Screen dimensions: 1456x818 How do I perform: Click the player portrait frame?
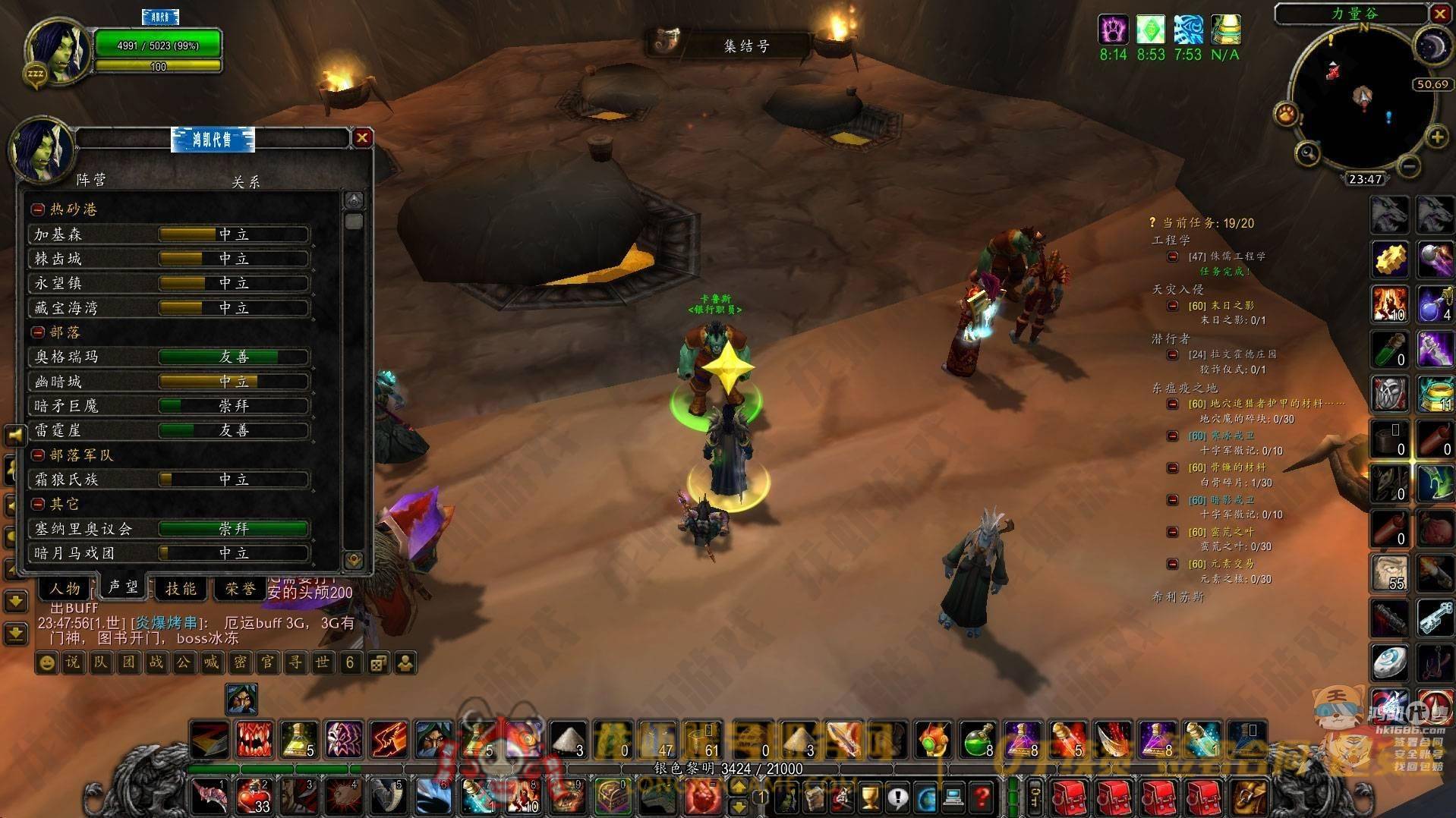tap(57, 52)
